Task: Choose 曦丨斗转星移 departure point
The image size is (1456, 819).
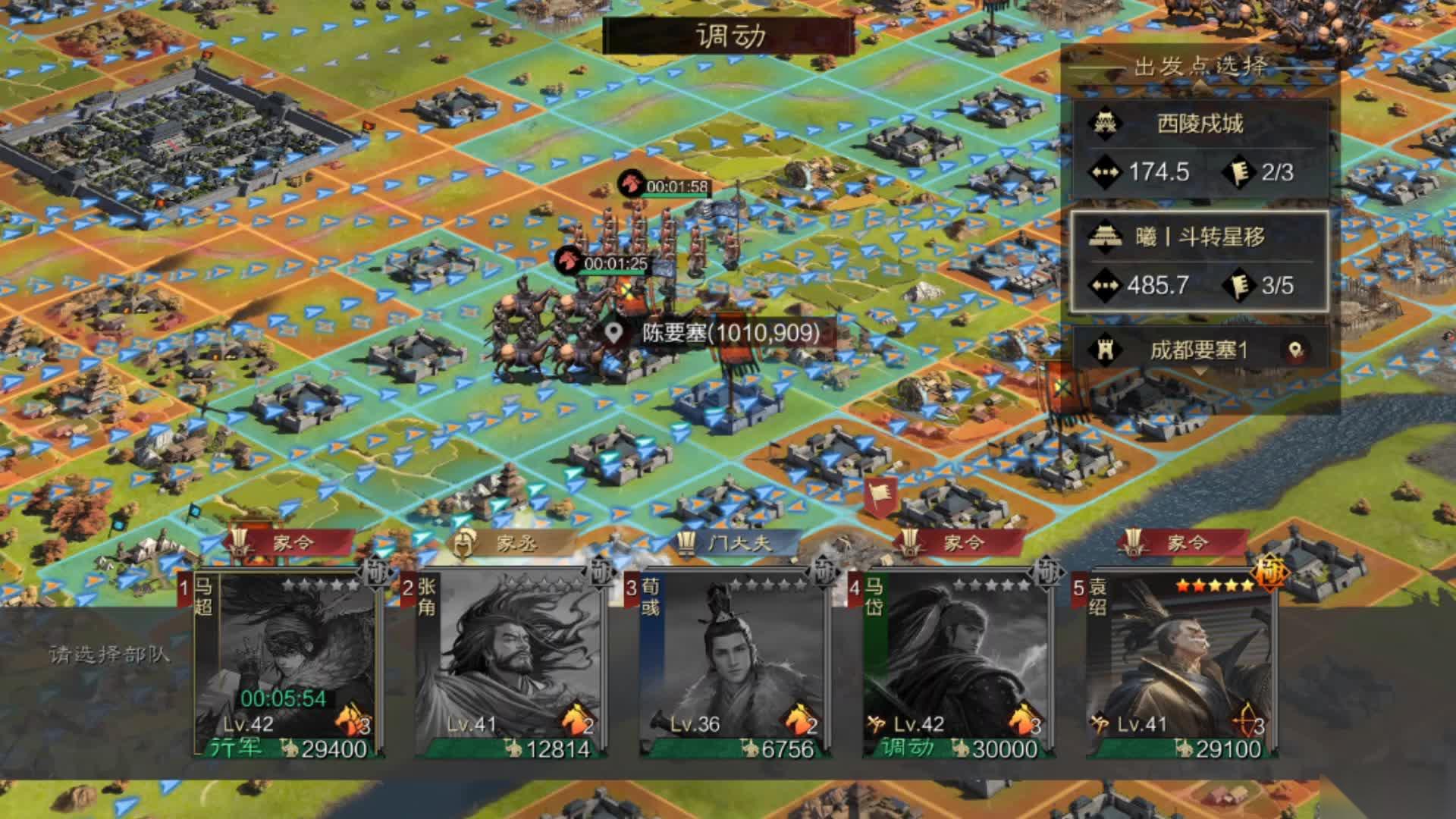Action: 1200,262
